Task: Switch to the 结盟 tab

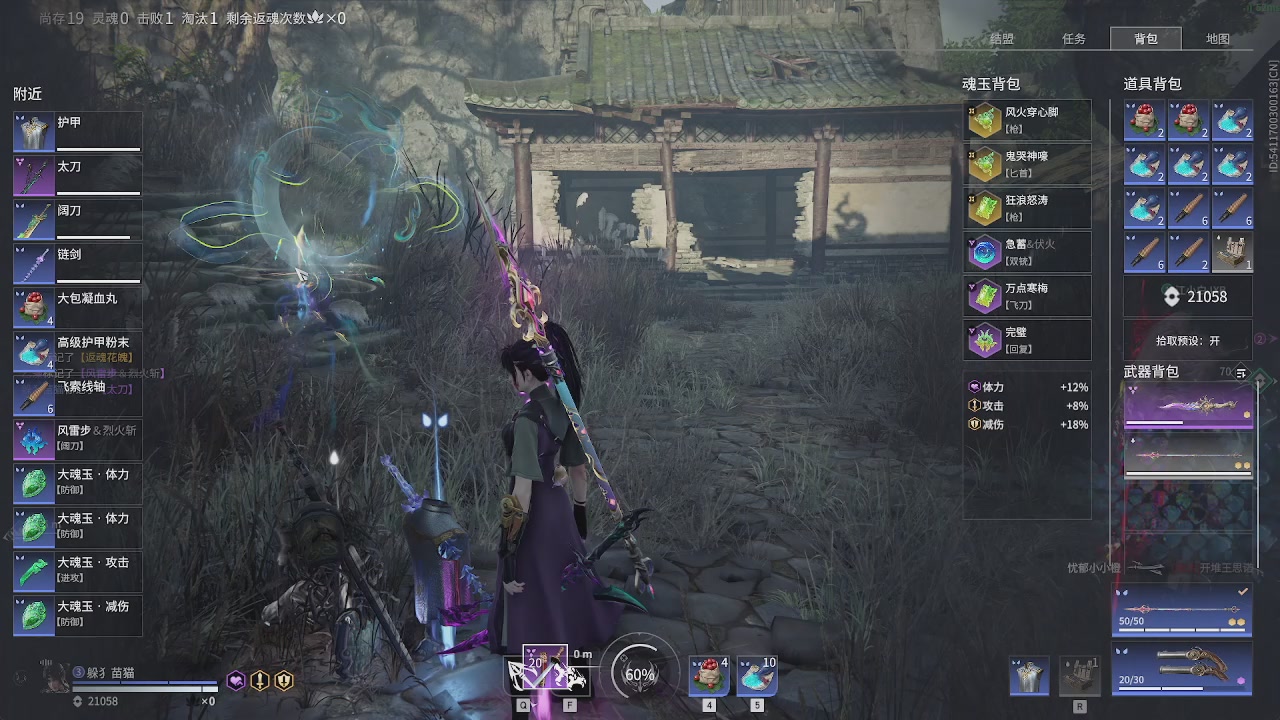Action: 1001,39
